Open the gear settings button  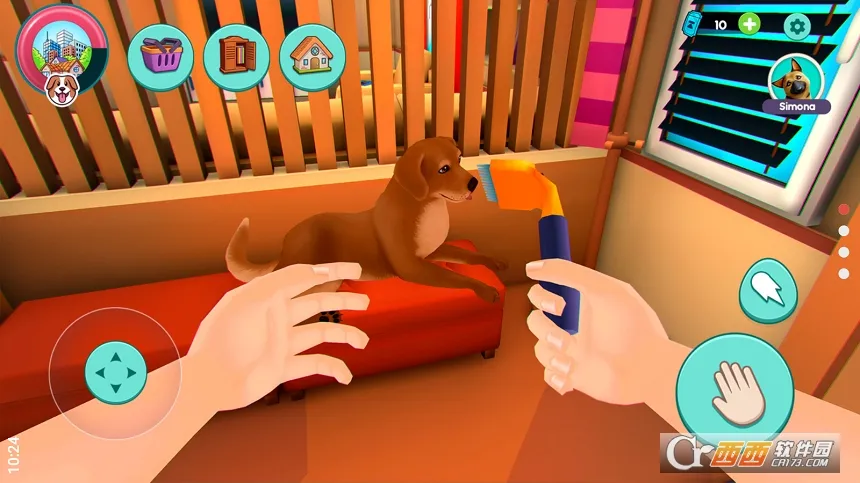(797, 26)
